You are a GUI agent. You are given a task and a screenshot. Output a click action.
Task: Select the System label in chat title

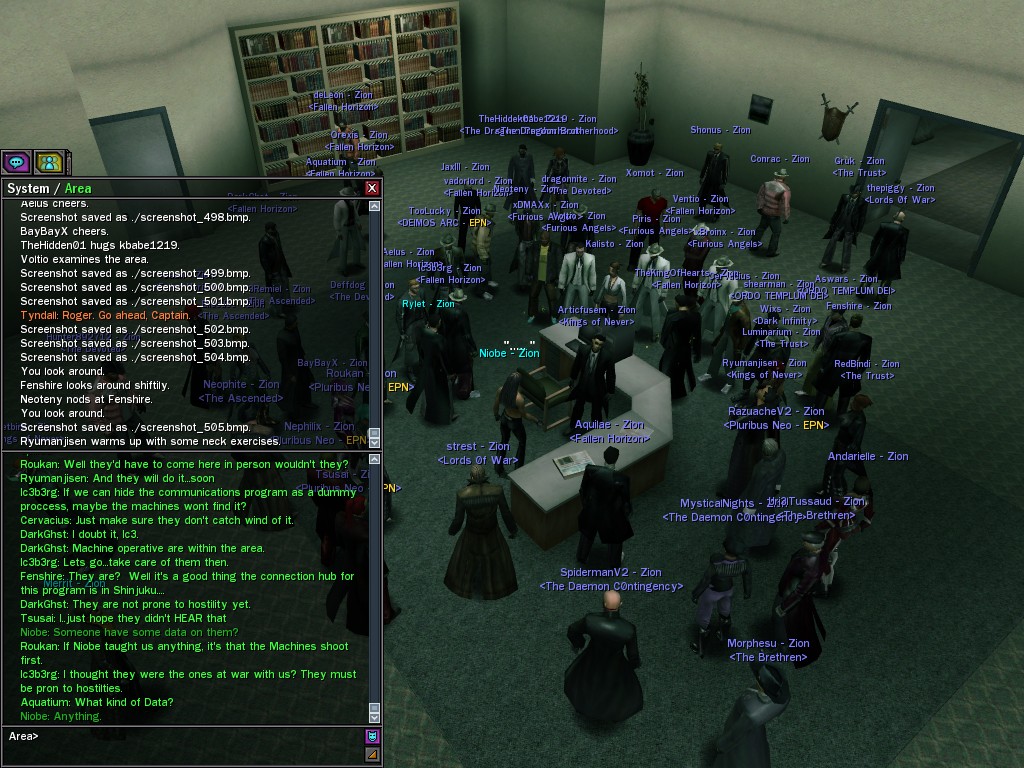pyautogui.click(x=28, y=188)
